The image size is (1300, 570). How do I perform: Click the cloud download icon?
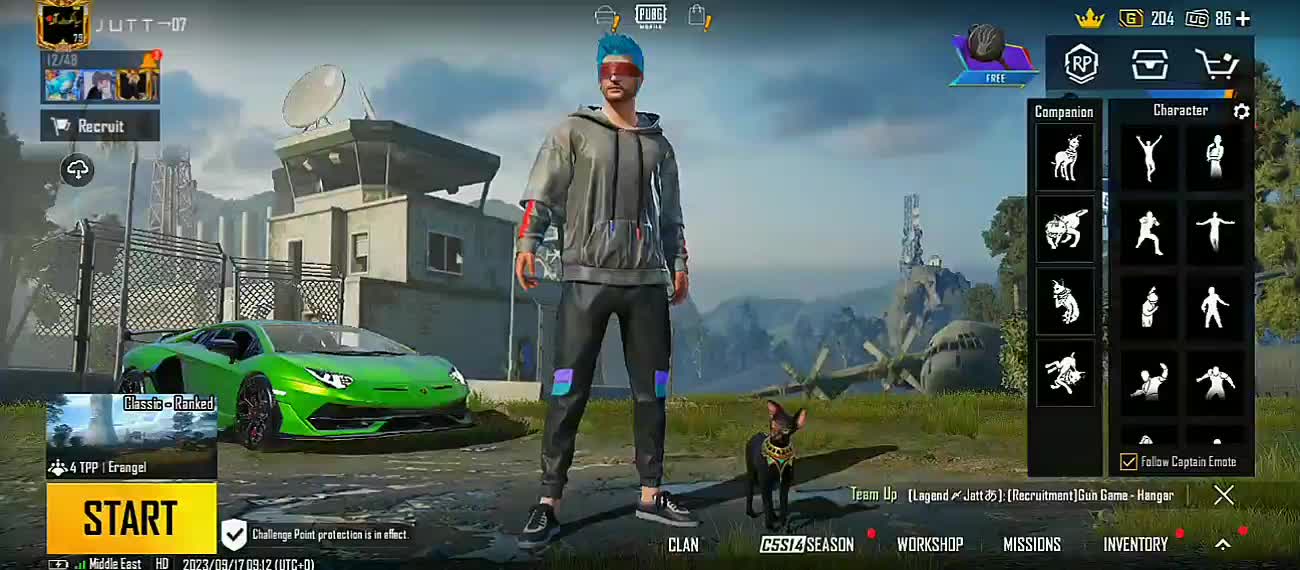tap(78, 169)
